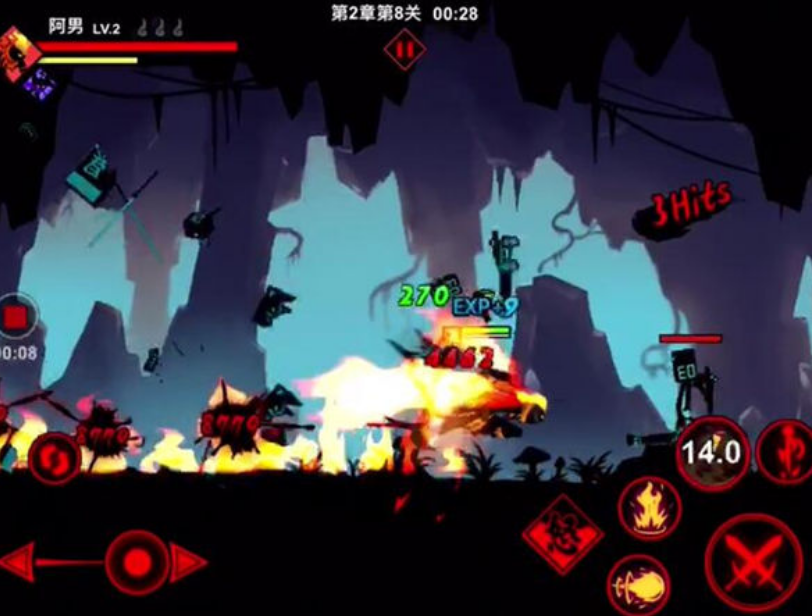Tap the red joystick center knob
812x616 pixels.
coord(135,560)
